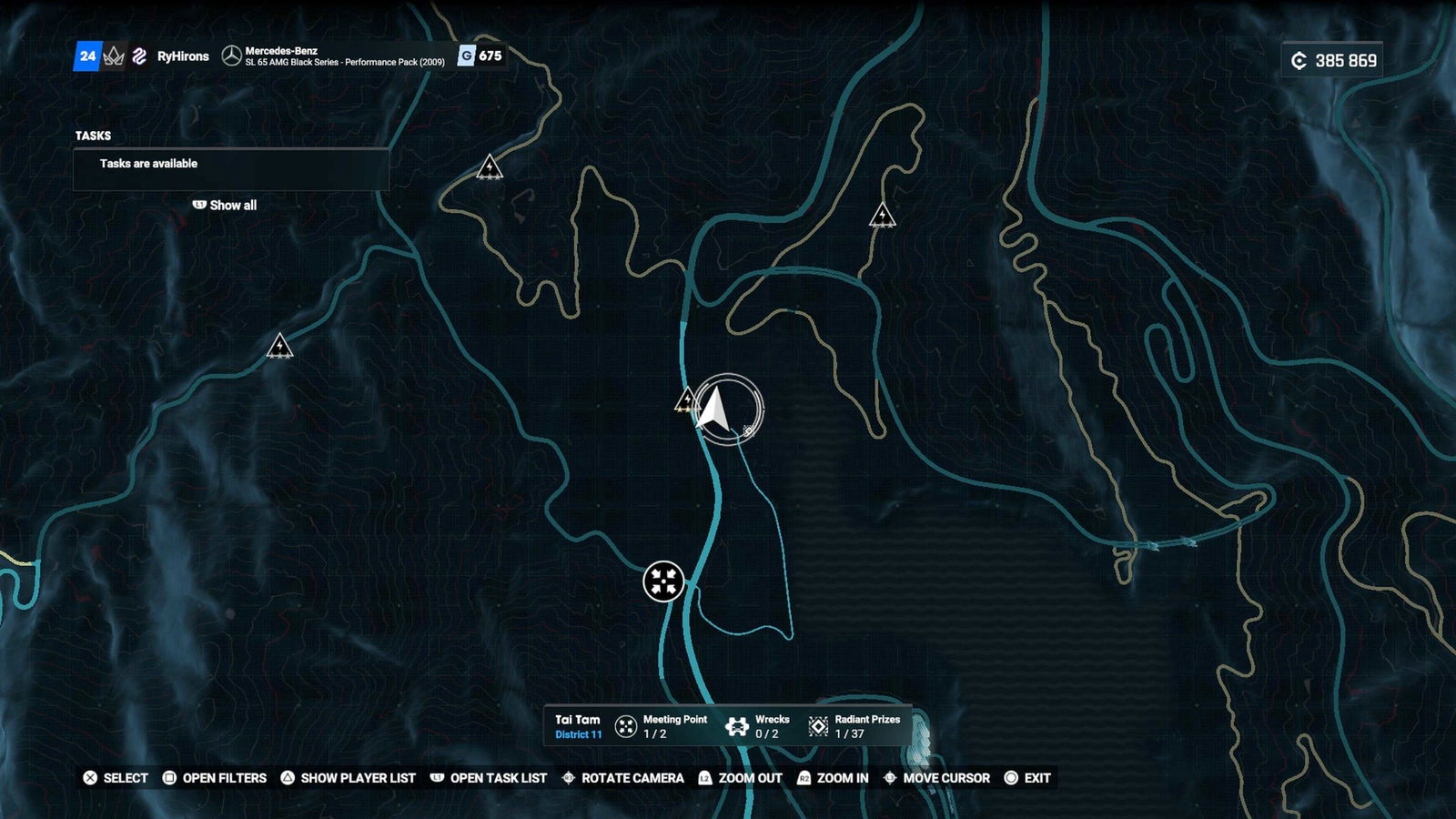Choose the Select option in the bottom bar
Viewport: 1456px width, 819px height.
pos(116,778)
